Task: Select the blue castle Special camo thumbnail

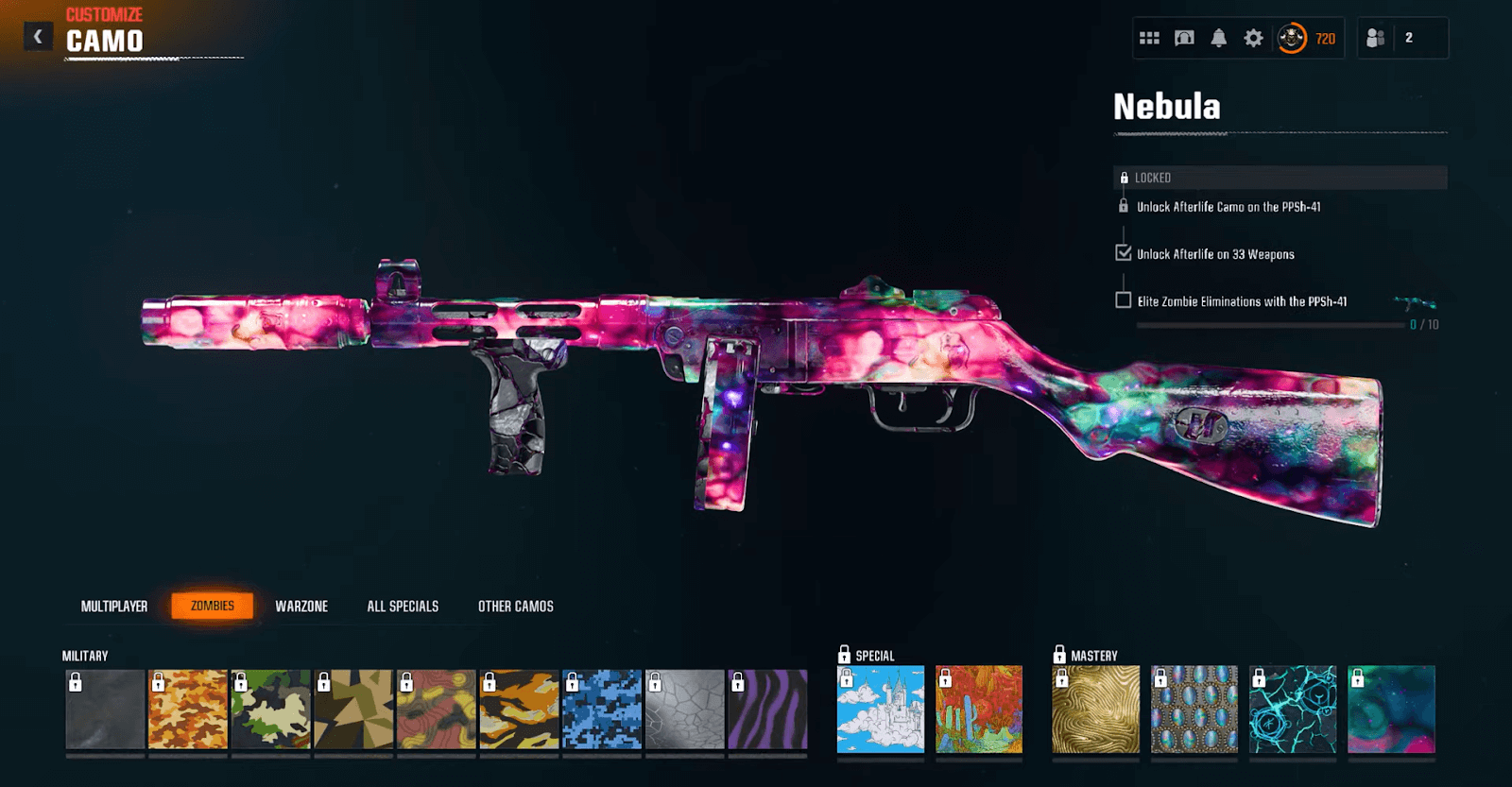Action: pos(879,709)
